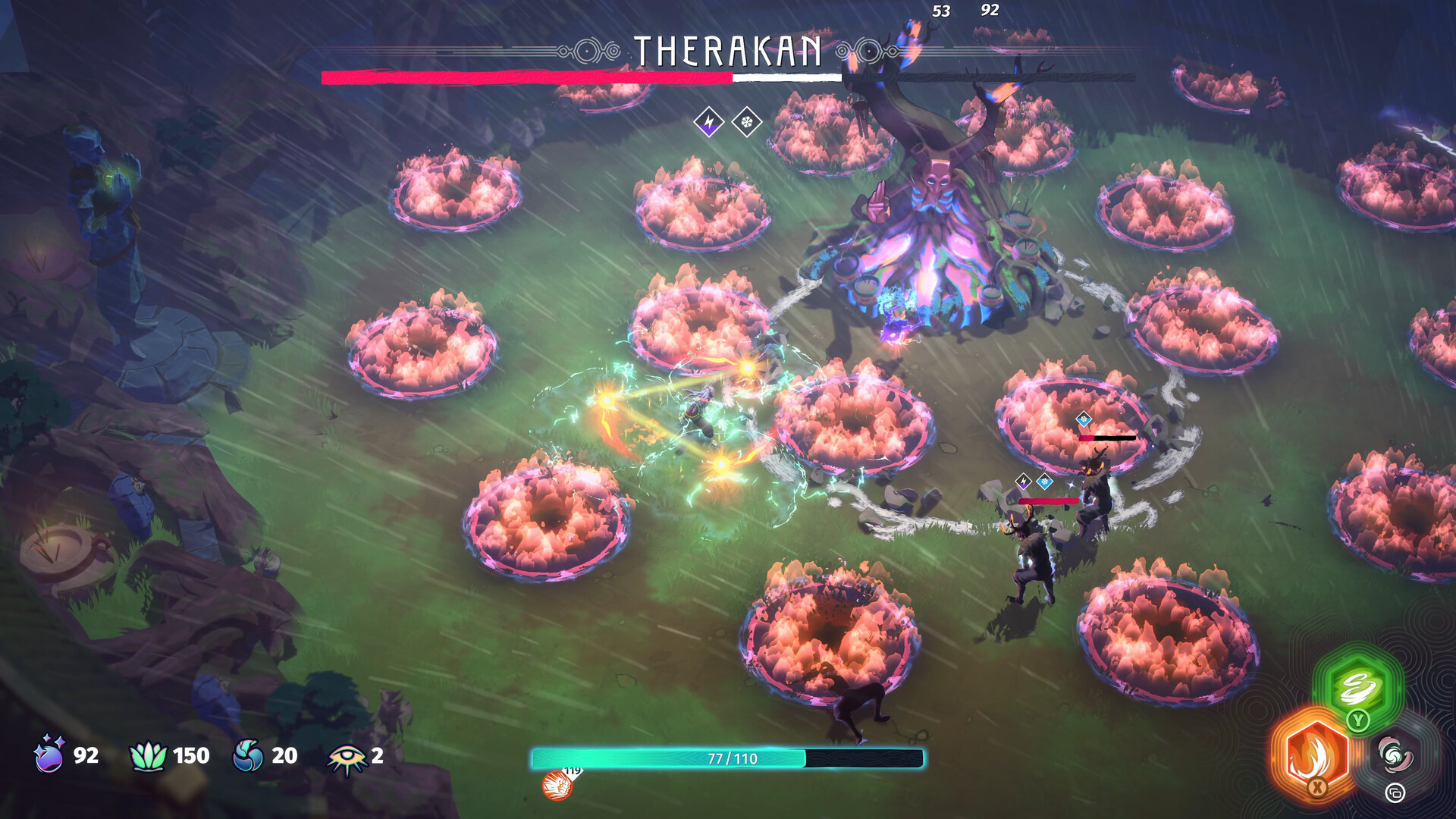Inspect the eye resource icon
1456x819 pixels.
(347, 758)
